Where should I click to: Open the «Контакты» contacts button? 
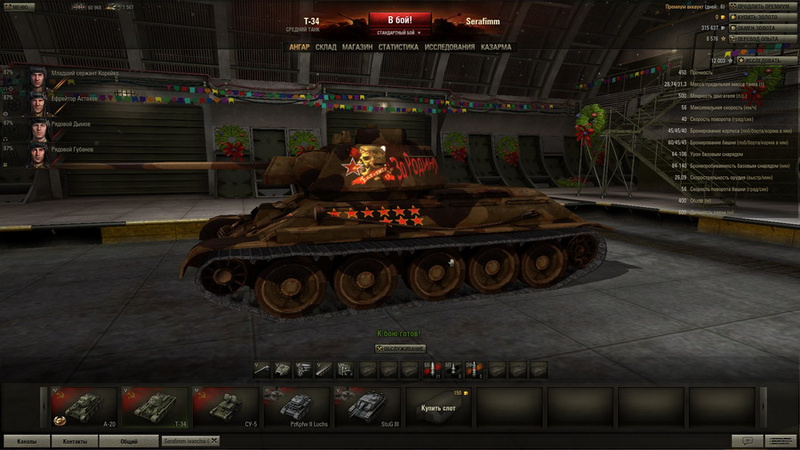click(74, 441)
